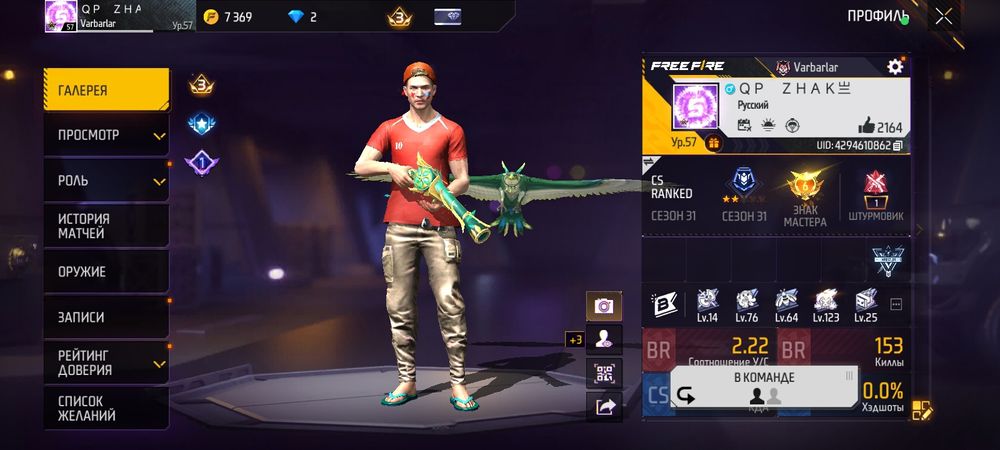
Task: Open profile settings gear icon
Action: click(895, 66)
